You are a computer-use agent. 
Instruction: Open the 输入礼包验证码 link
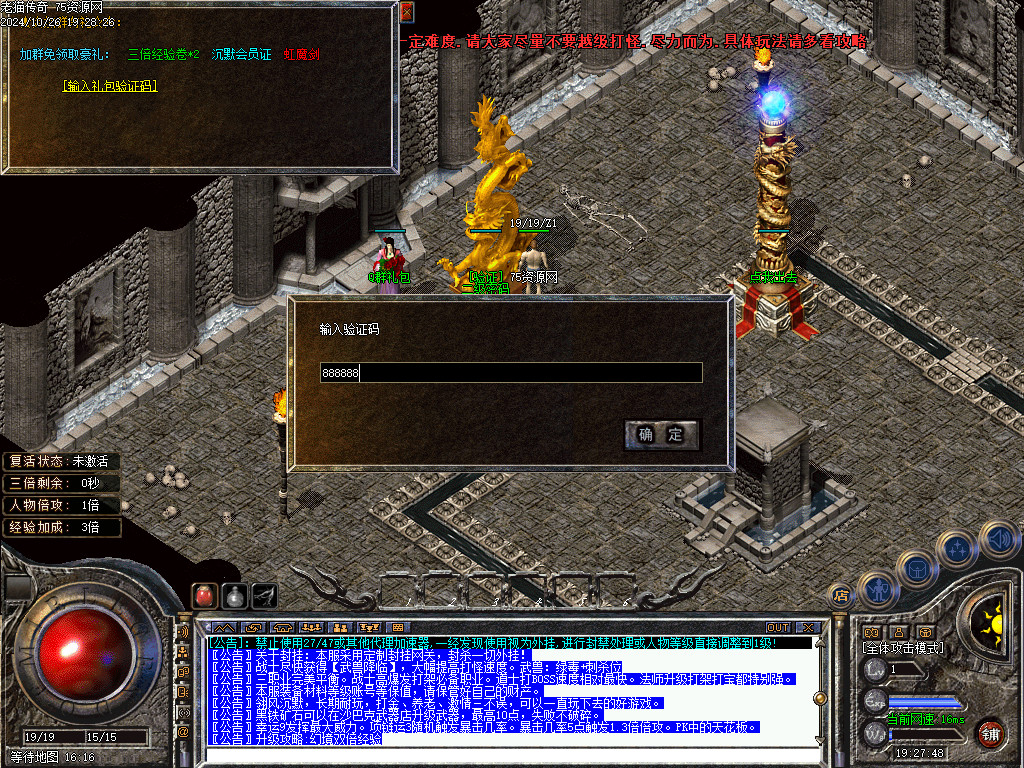[110, 86]
